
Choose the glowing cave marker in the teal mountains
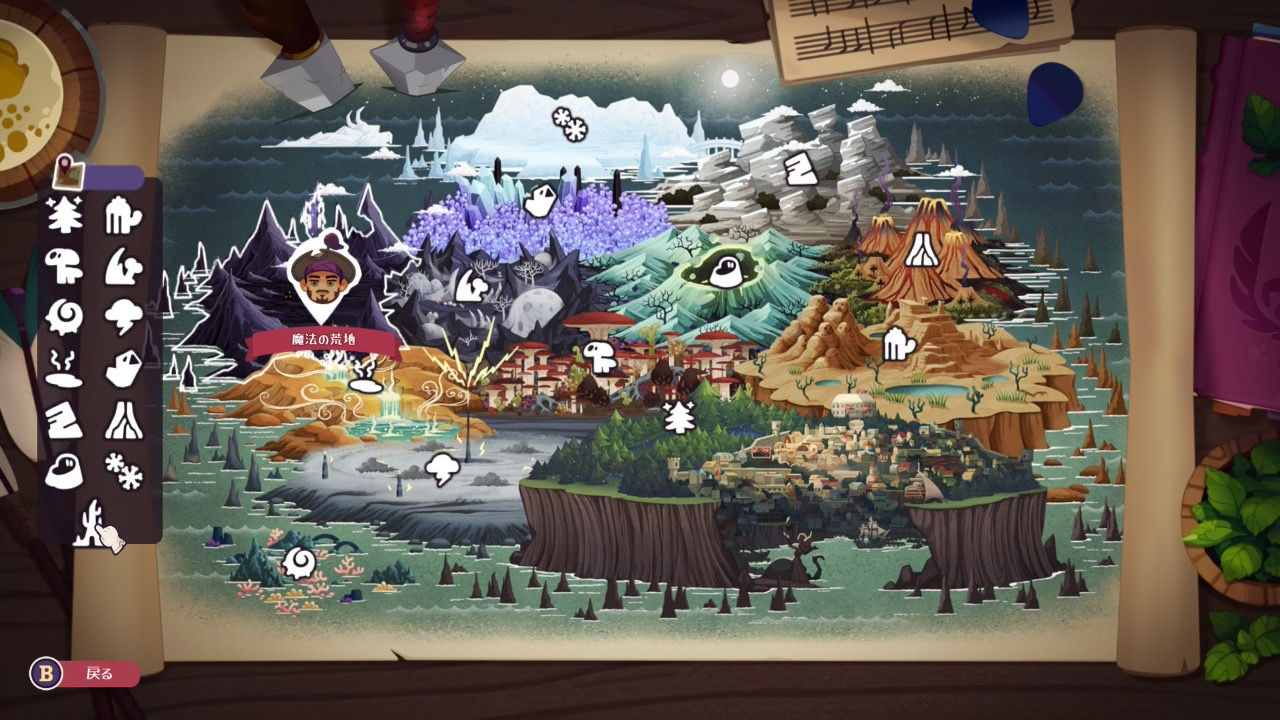click(725, 270)
